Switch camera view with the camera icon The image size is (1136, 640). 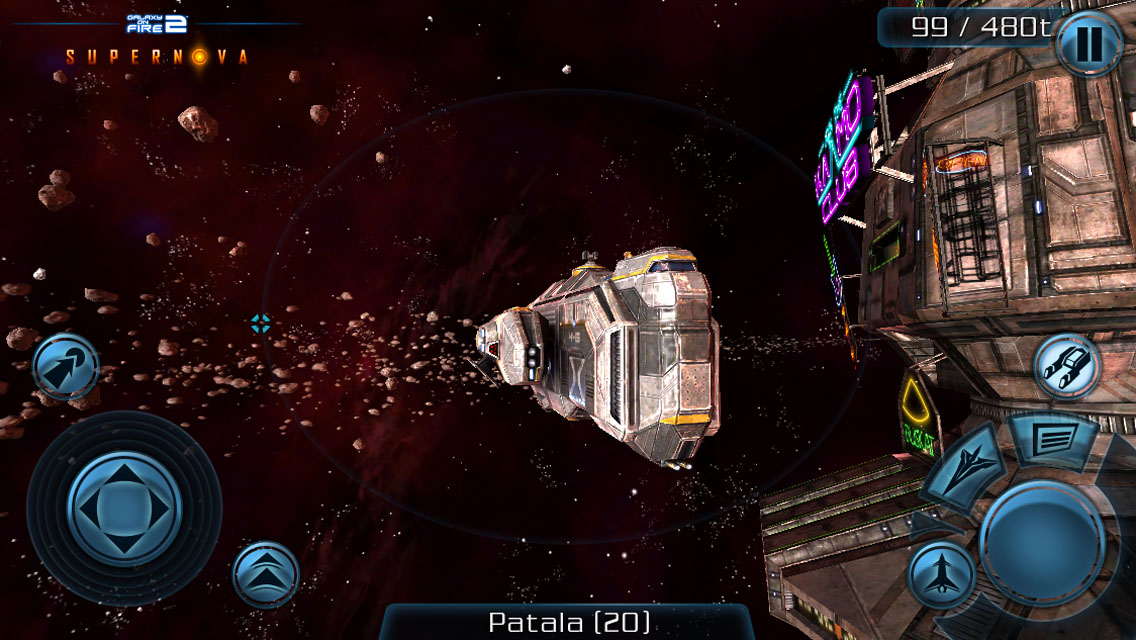[1066, 367]
